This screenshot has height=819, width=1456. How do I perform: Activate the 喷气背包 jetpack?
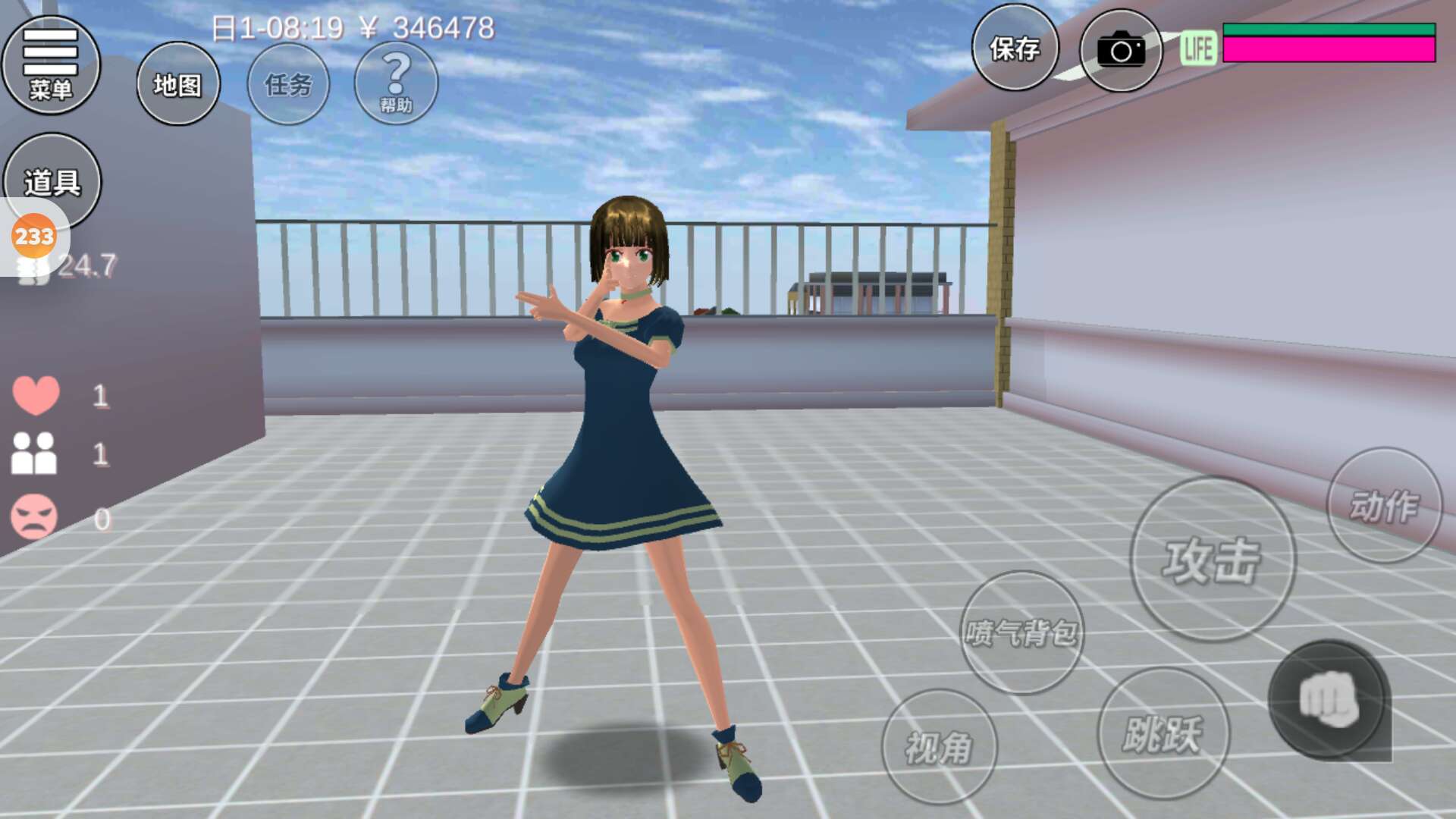click(1021, 632)
